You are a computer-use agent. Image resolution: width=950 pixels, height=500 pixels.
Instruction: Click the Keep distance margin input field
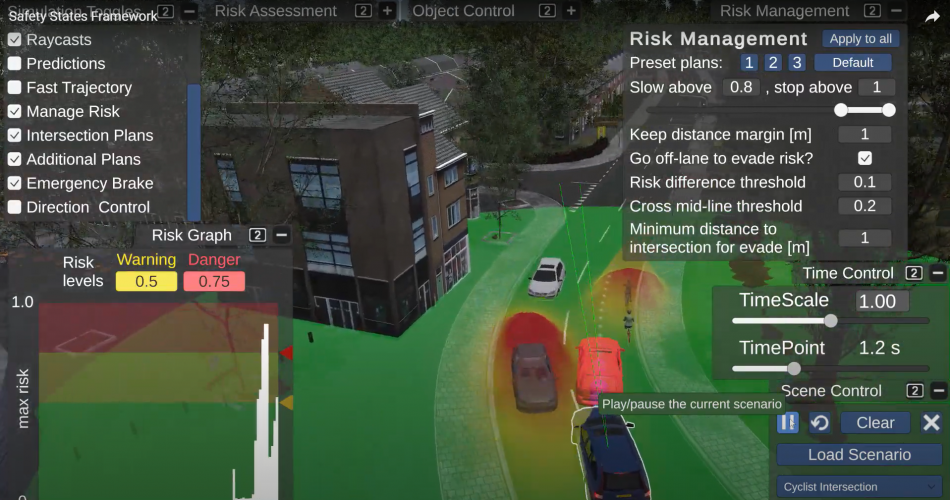pos(865,134)
